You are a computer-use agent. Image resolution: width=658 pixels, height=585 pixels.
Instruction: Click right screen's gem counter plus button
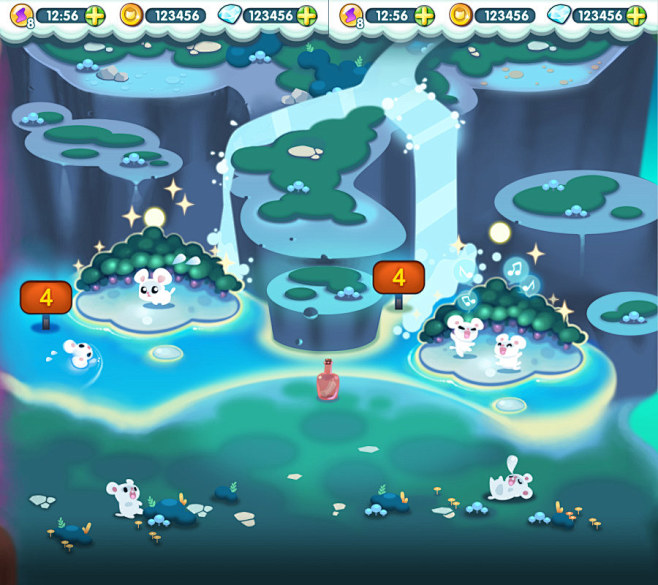point(636,15)
